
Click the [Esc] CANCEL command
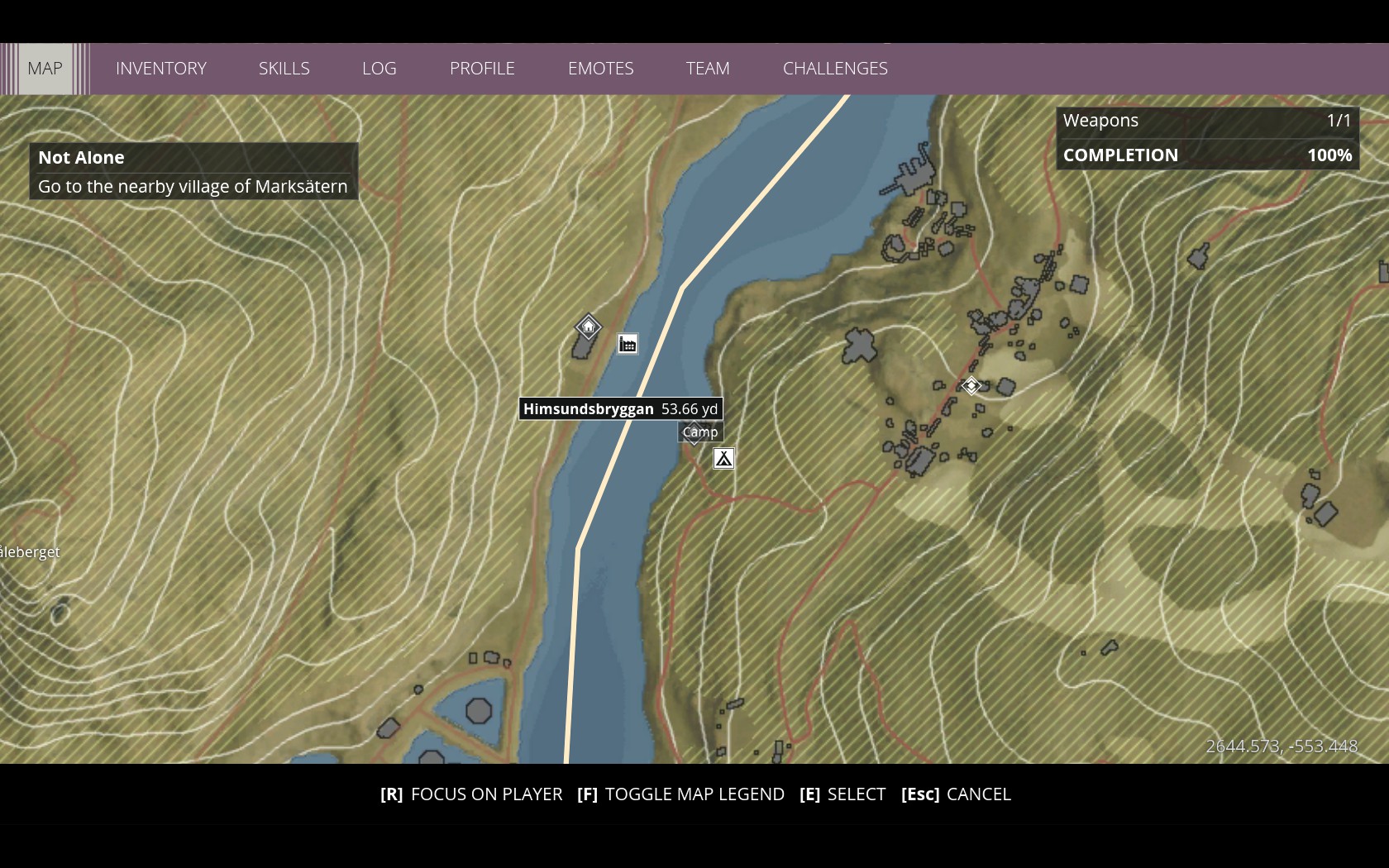(x=955, y=794)
